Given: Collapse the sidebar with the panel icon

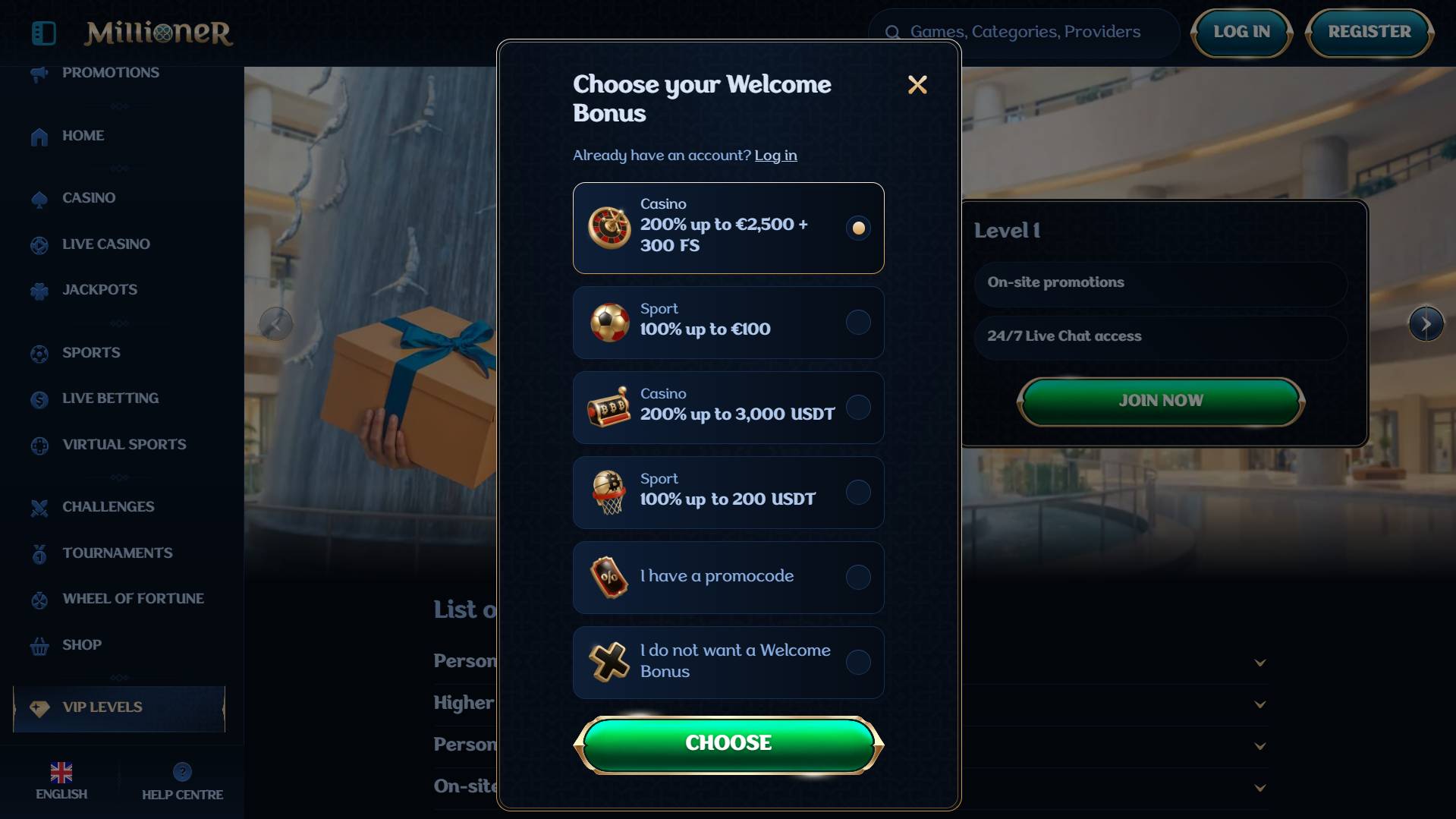Looking at the screenshot, I should (44, 33).
